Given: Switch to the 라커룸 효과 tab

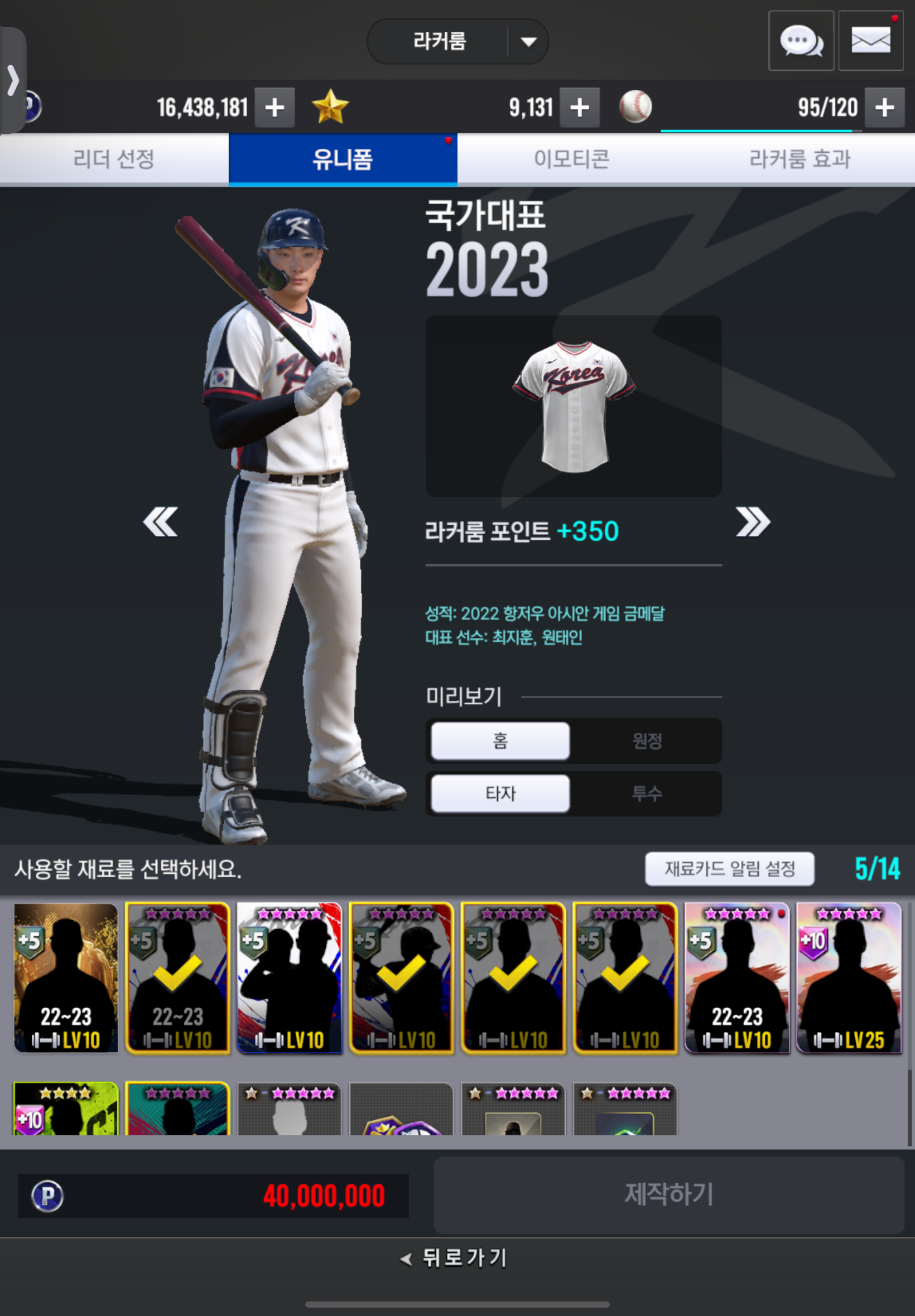Looking at the screenshot, I should 799,159.
